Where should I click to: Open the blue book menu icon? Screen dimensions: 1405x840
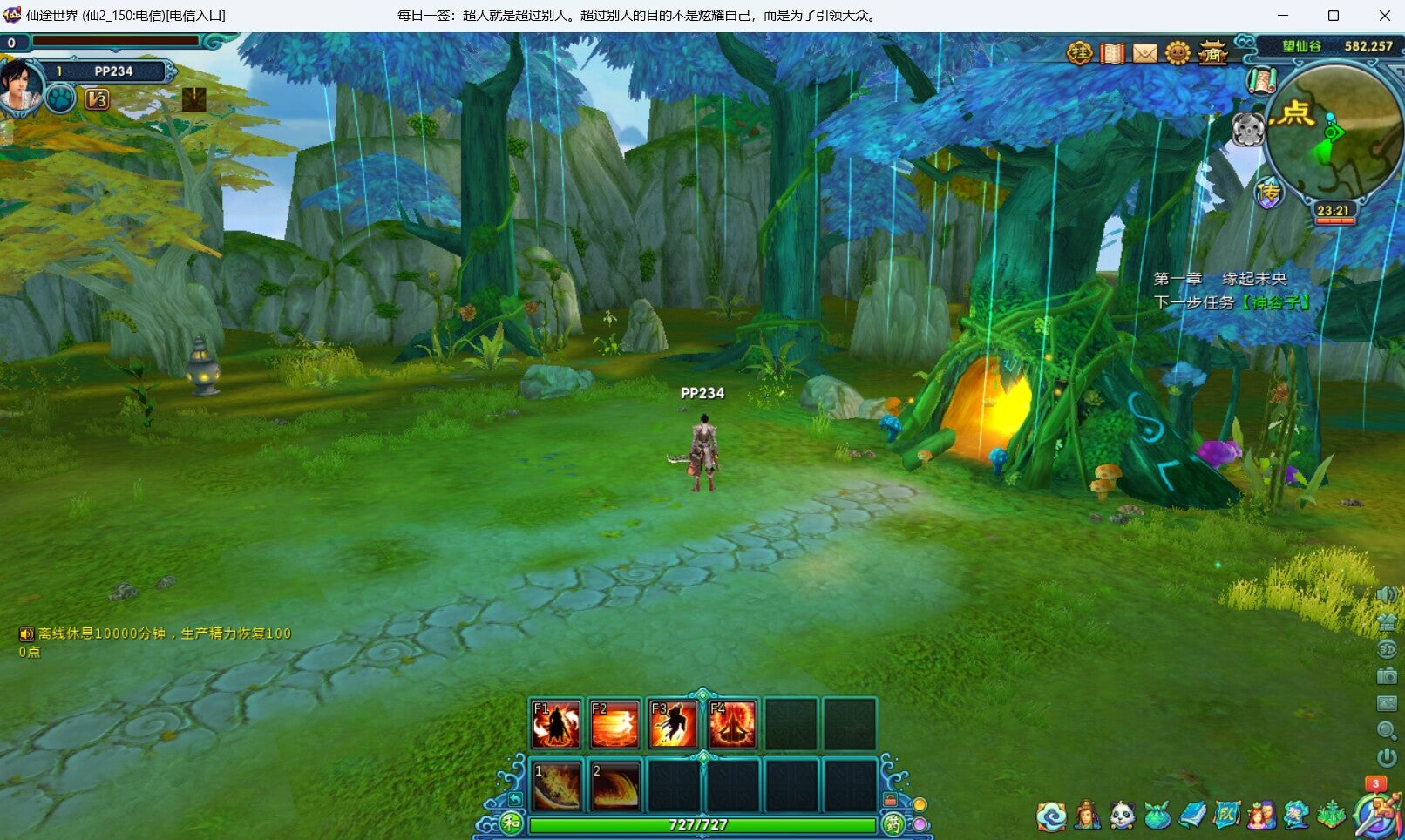(x=1192, y=816)
